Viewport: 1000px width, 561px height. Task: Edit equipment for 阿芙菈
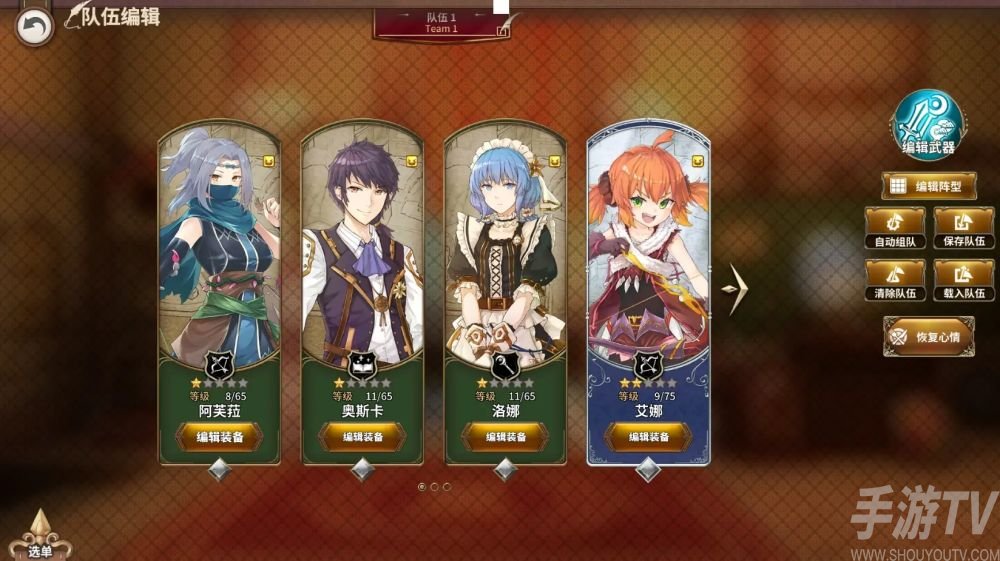click(219, 437)
